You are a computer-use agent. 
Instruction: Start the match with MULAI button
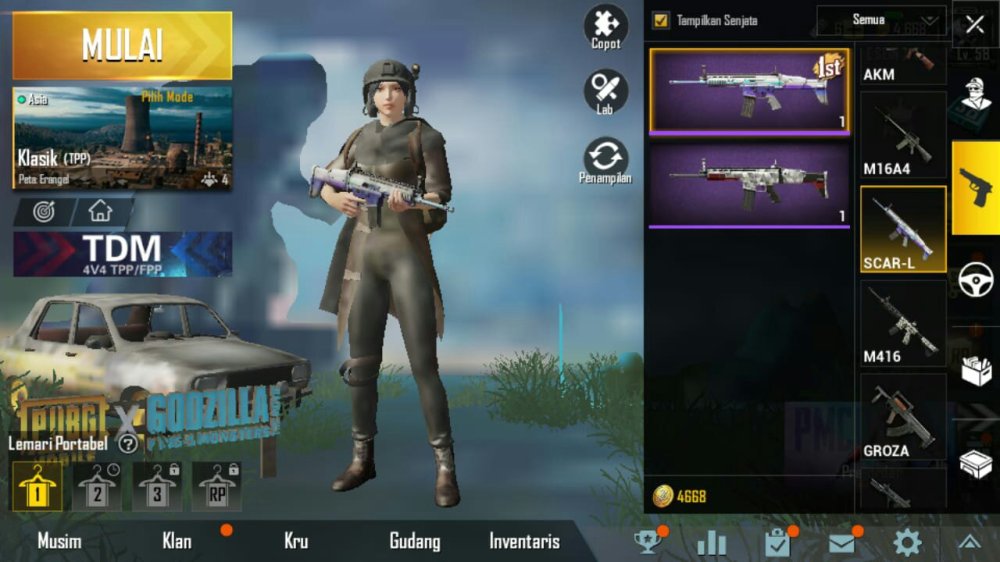tap(122, 46)
